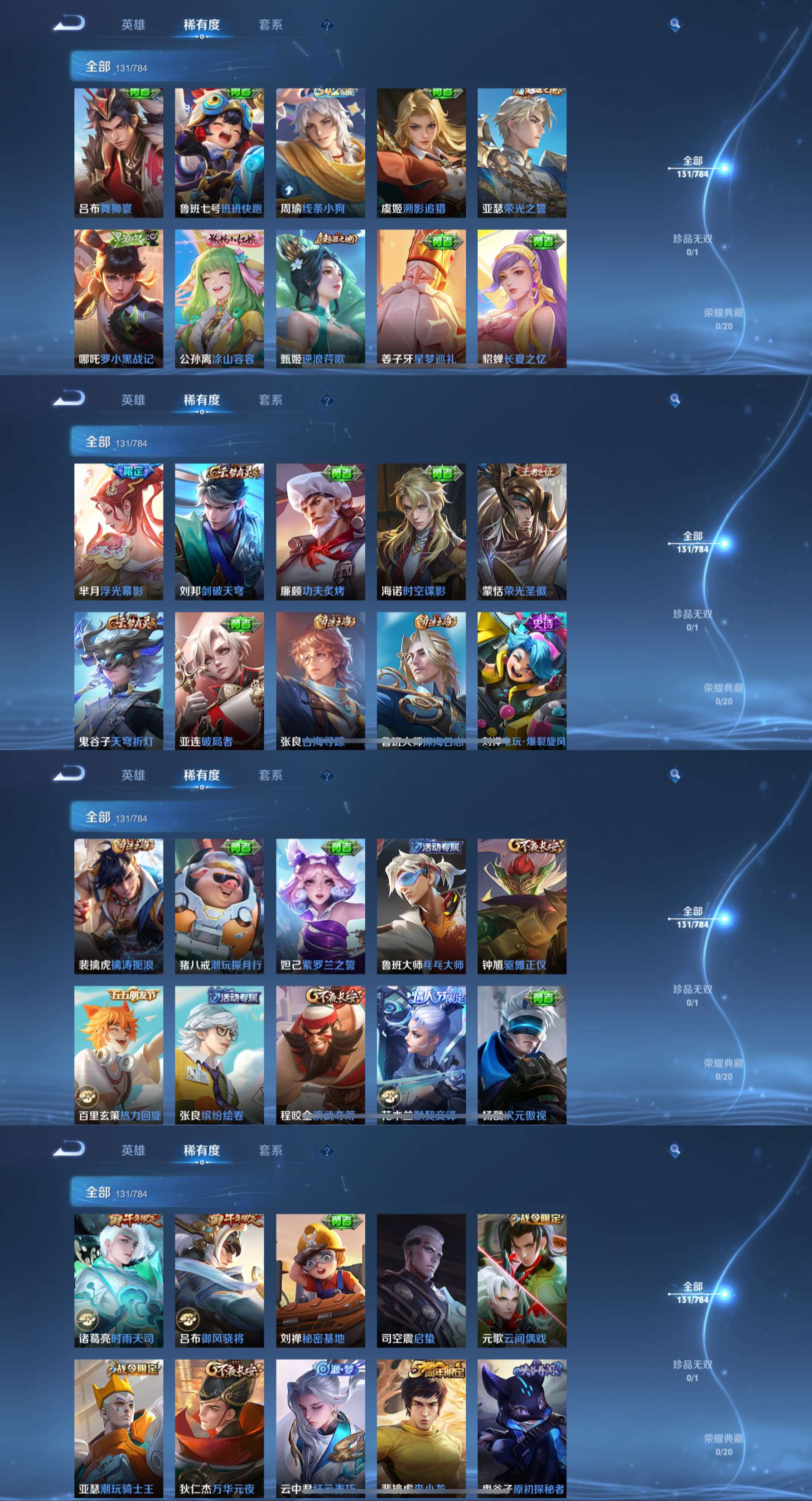Open the 鬼谷子 天穹祈灯 skin
The image size is (812, 1501).
click(x=118, y=680)
